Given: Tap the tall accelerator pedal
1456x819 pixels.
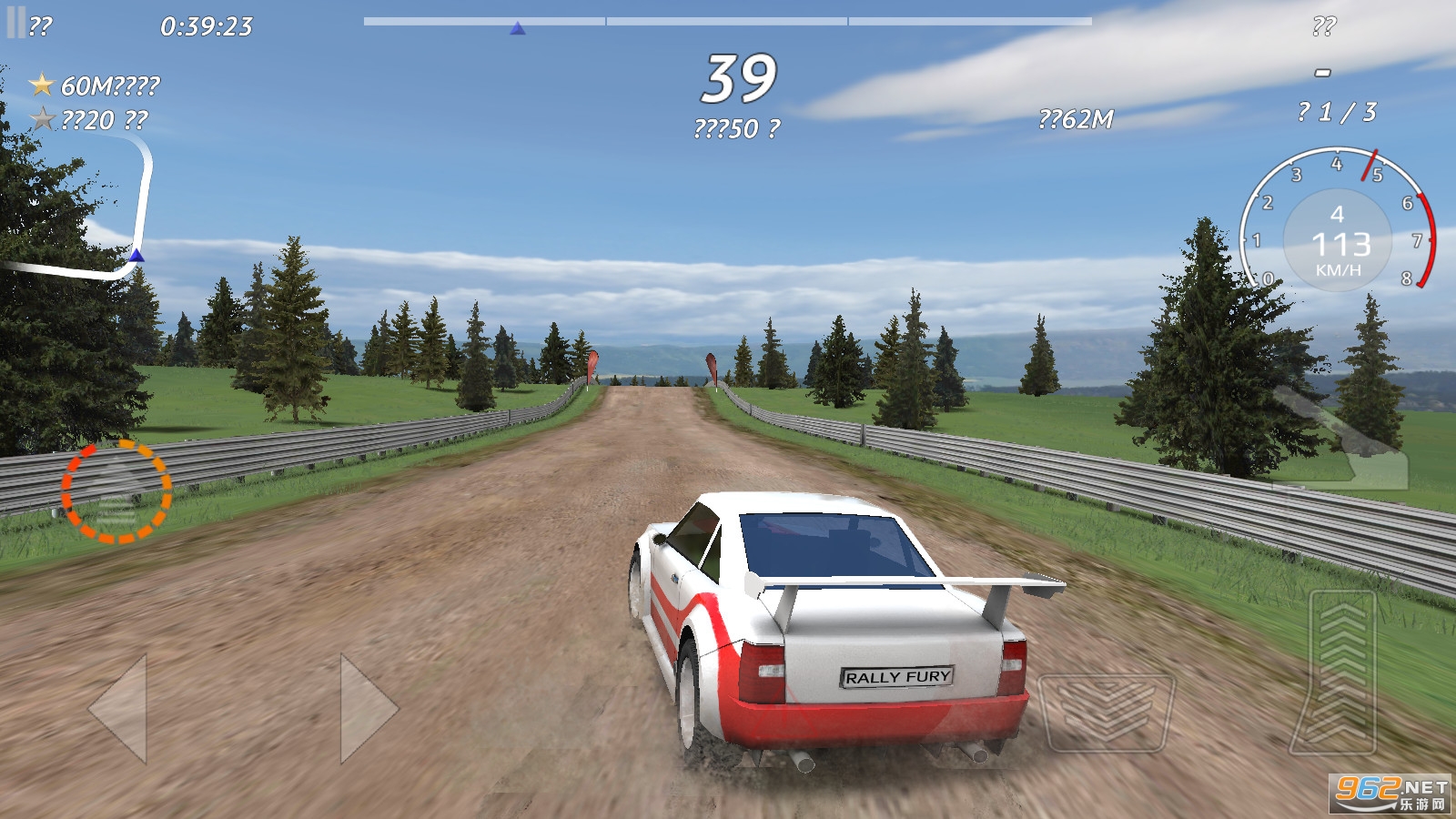Looking at the screenshot, I should click(1342, 672).
